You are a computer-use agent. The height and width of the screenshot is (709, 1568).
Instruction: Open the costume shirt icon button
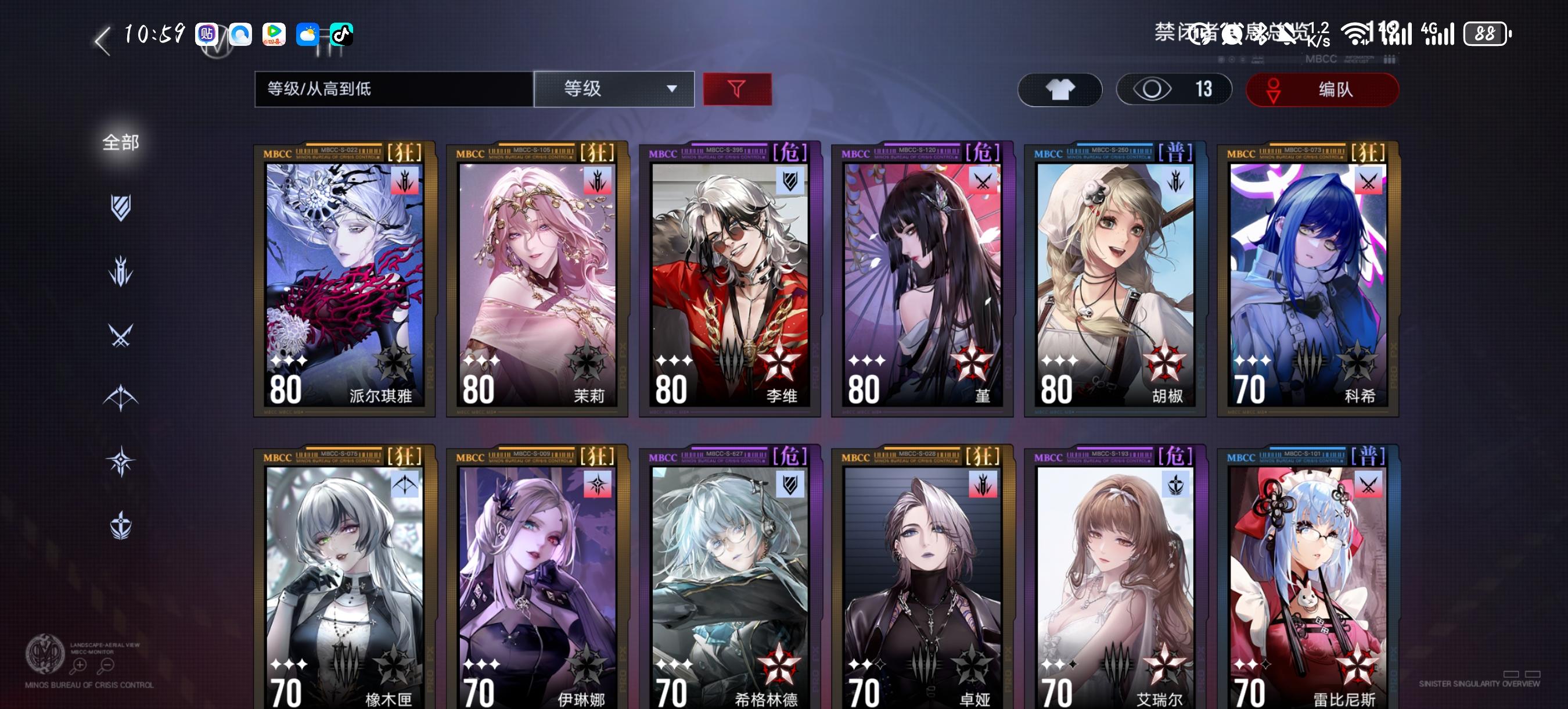[x=1059, y=89]
